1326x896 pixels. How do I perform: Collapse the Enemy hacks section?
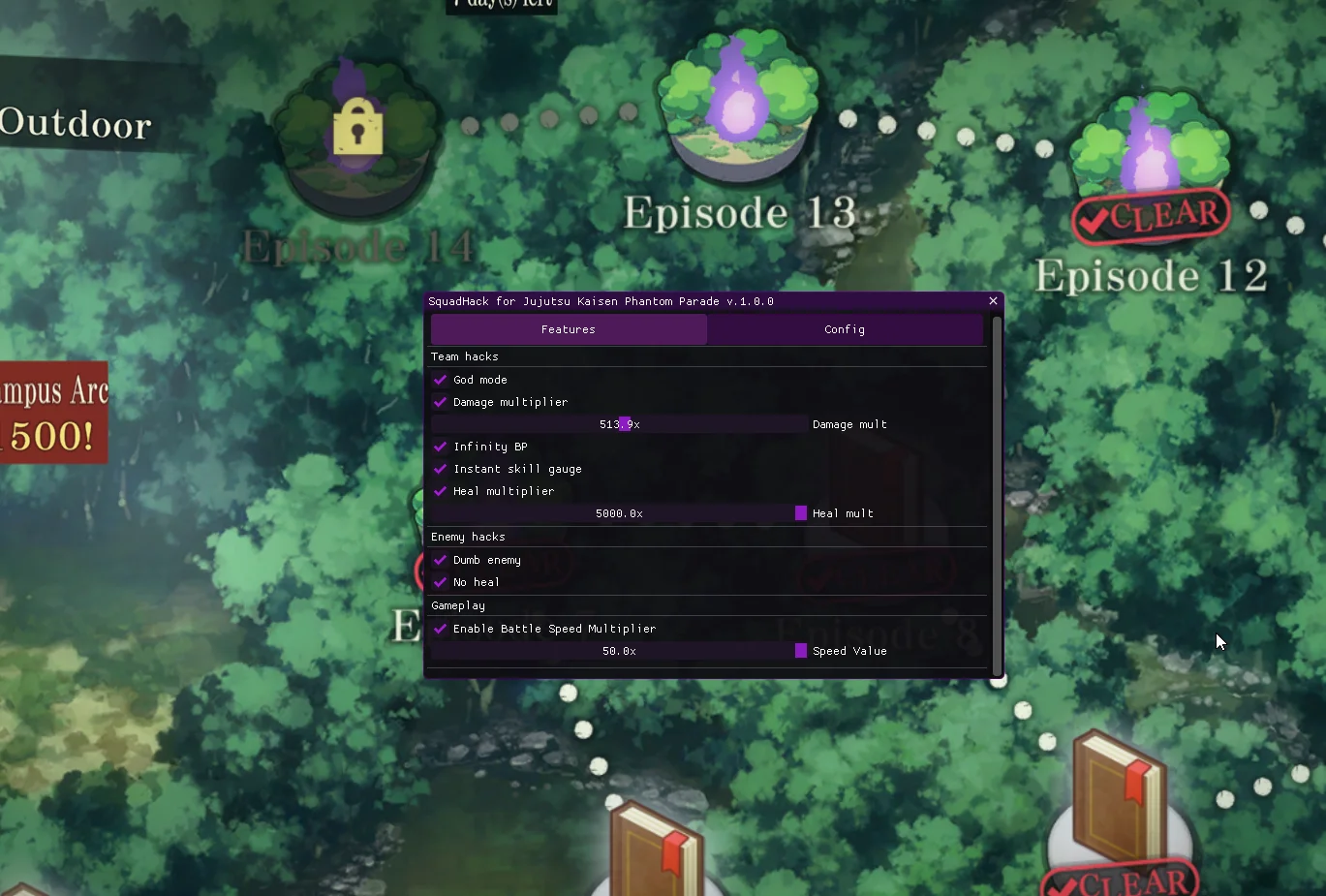click(468, 536)
